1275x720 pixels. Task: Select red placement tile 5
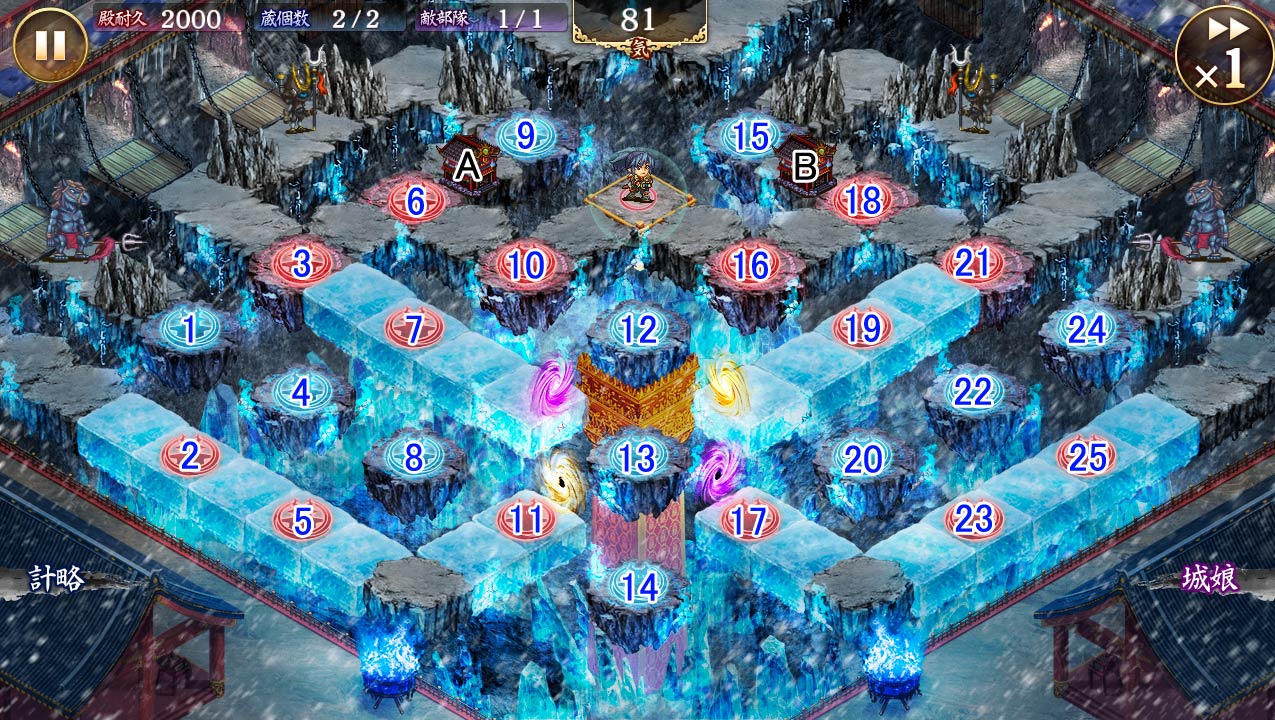coord(301,520)
